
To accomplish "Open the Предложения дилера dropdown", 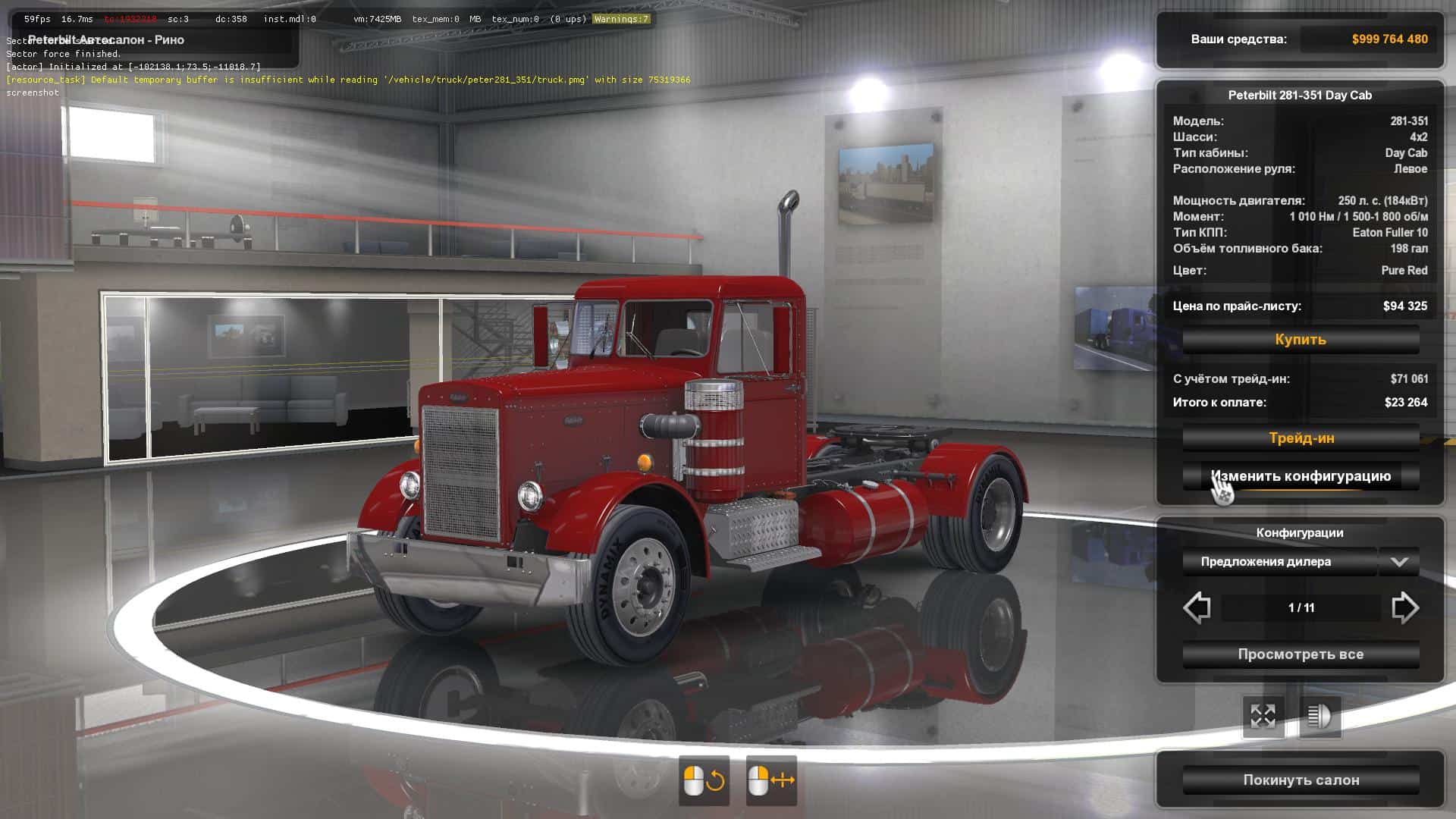I will tap(1301, 562).
